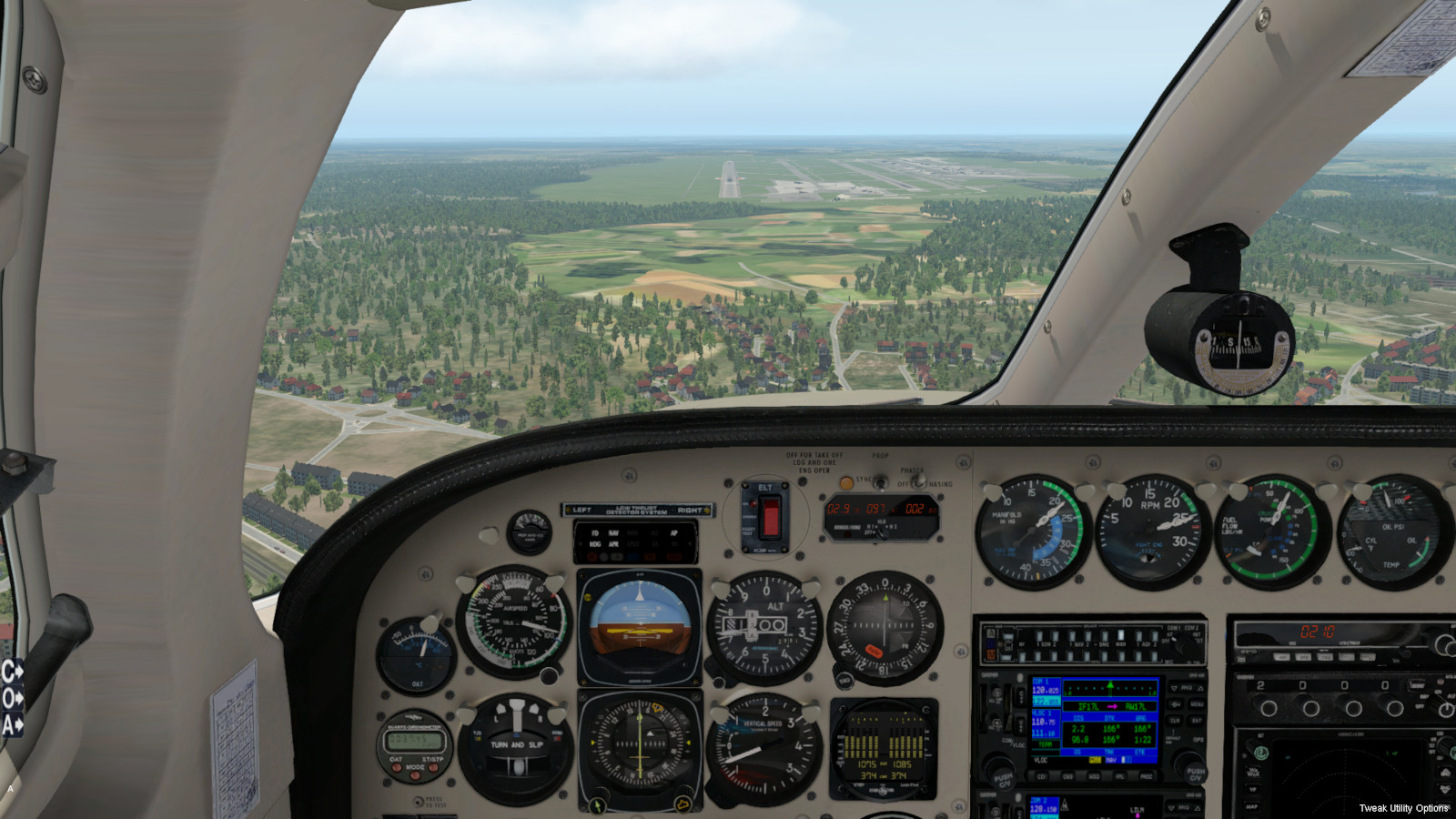Open the FPL flight plan page on the upper GPS
The image size is (1456, 819).
pos(1120,776)
